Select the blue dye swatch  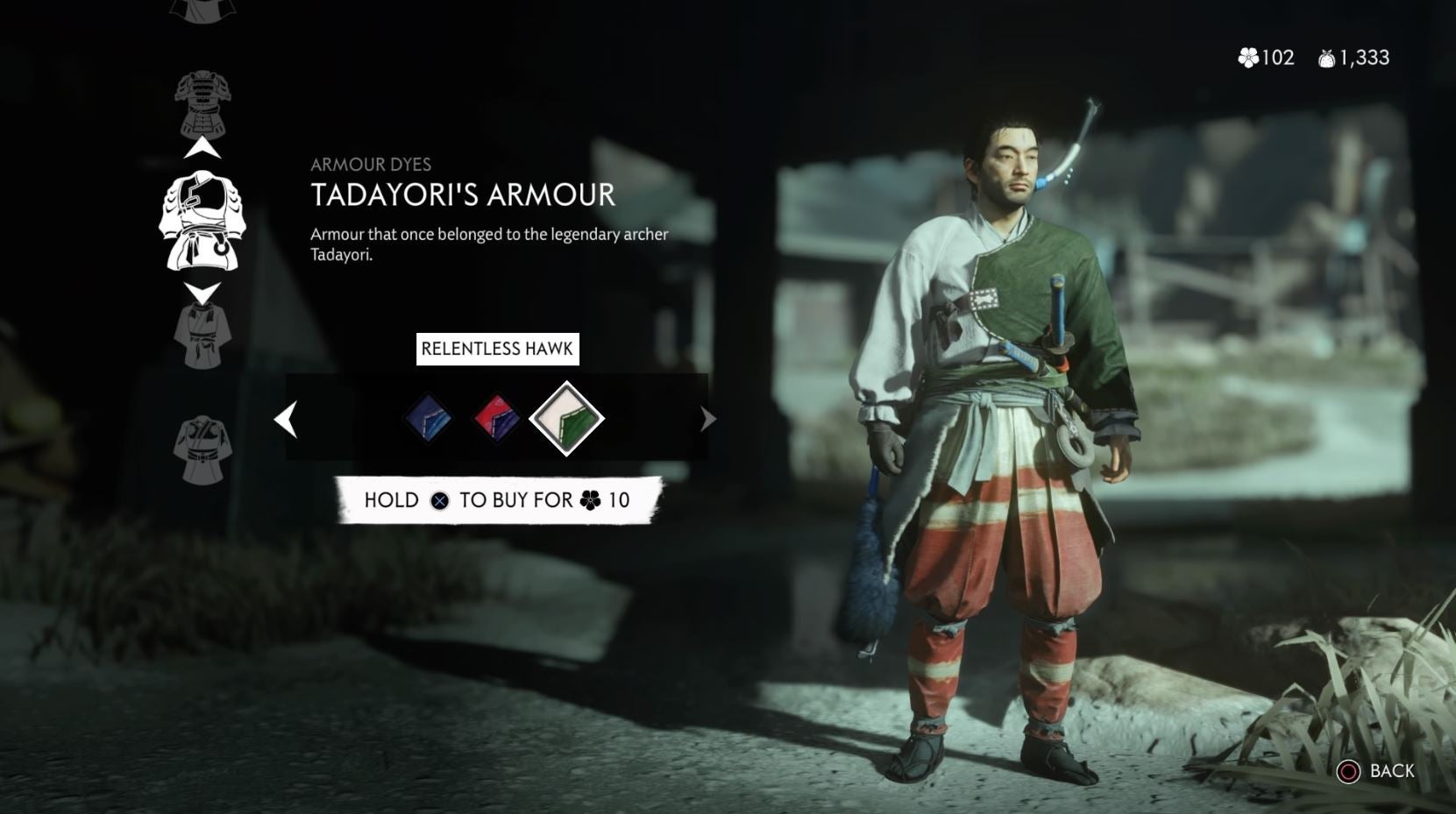429,419
